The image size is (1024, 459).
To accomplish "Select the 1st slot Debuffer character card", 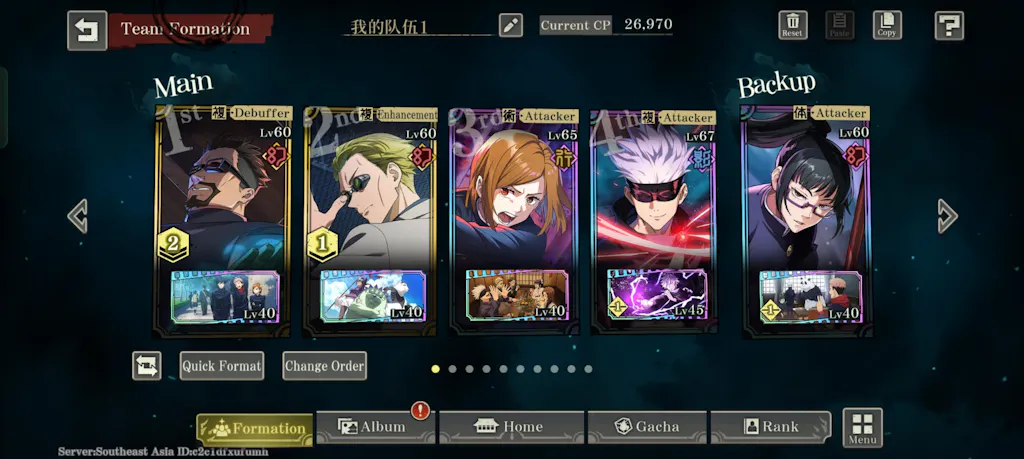I will [x=224, y=200].
